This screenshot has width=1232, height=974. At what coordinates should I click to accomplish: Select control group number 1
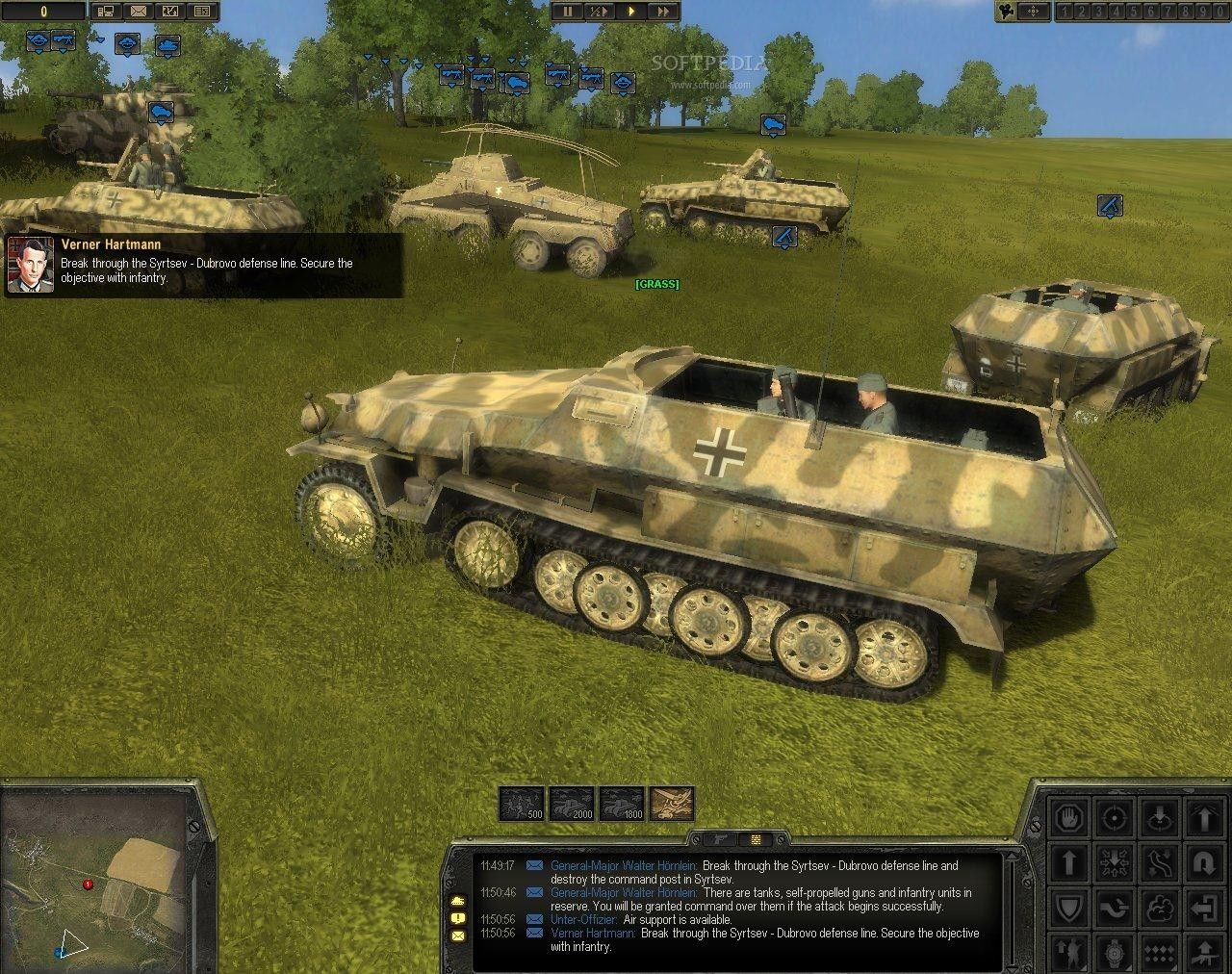[1065, 12]
